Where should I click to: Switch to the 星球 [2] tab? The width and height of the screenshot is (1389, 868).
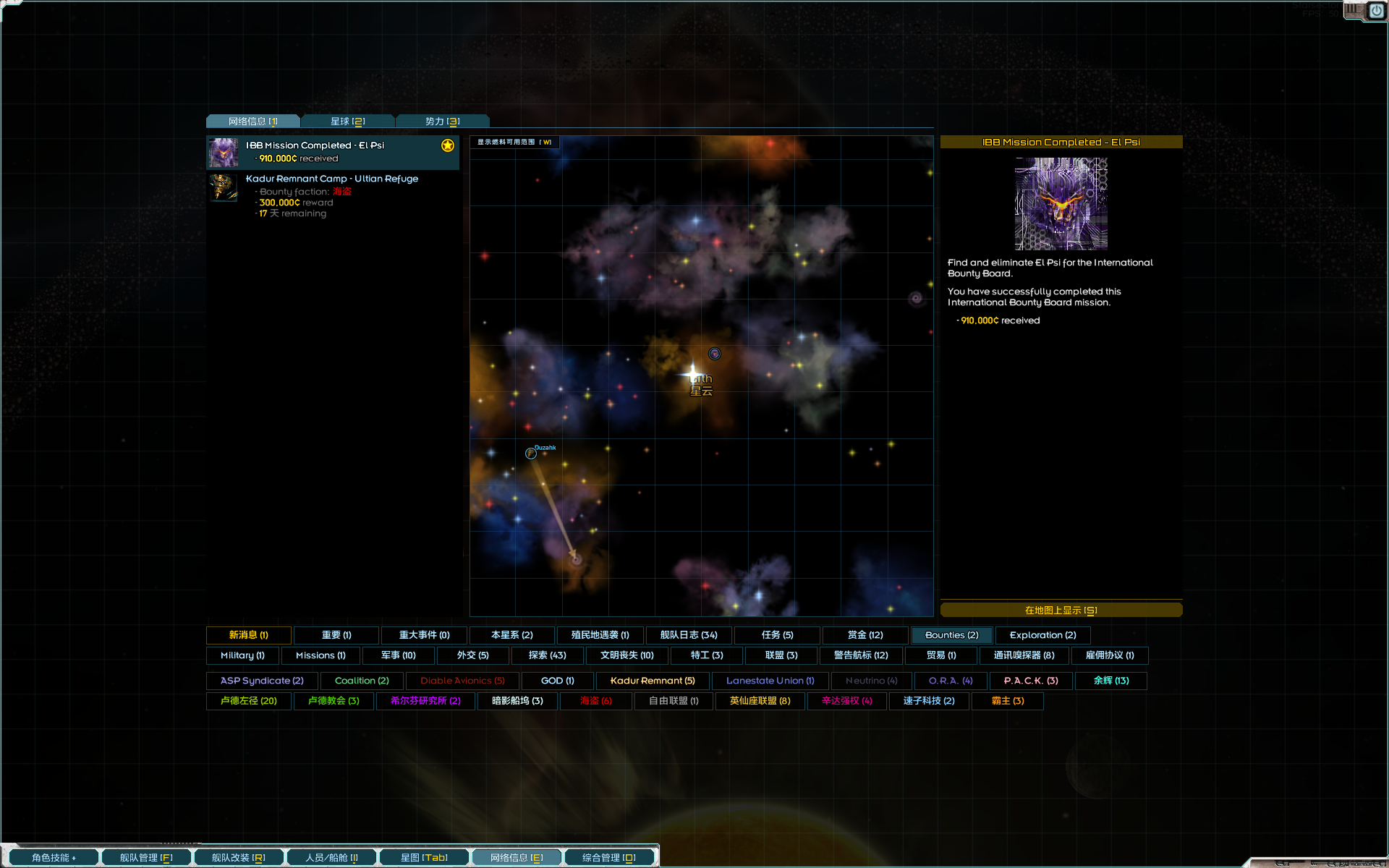(348, 121)
